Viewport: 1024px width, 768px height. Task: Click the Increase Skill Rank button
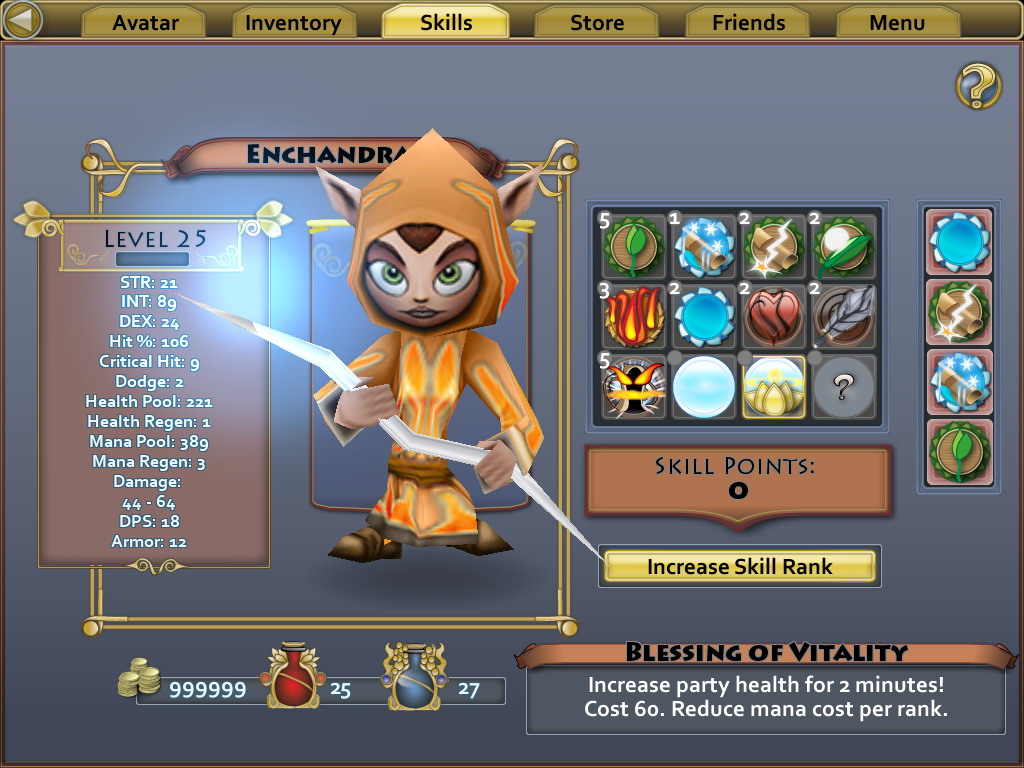coord(740,567)
